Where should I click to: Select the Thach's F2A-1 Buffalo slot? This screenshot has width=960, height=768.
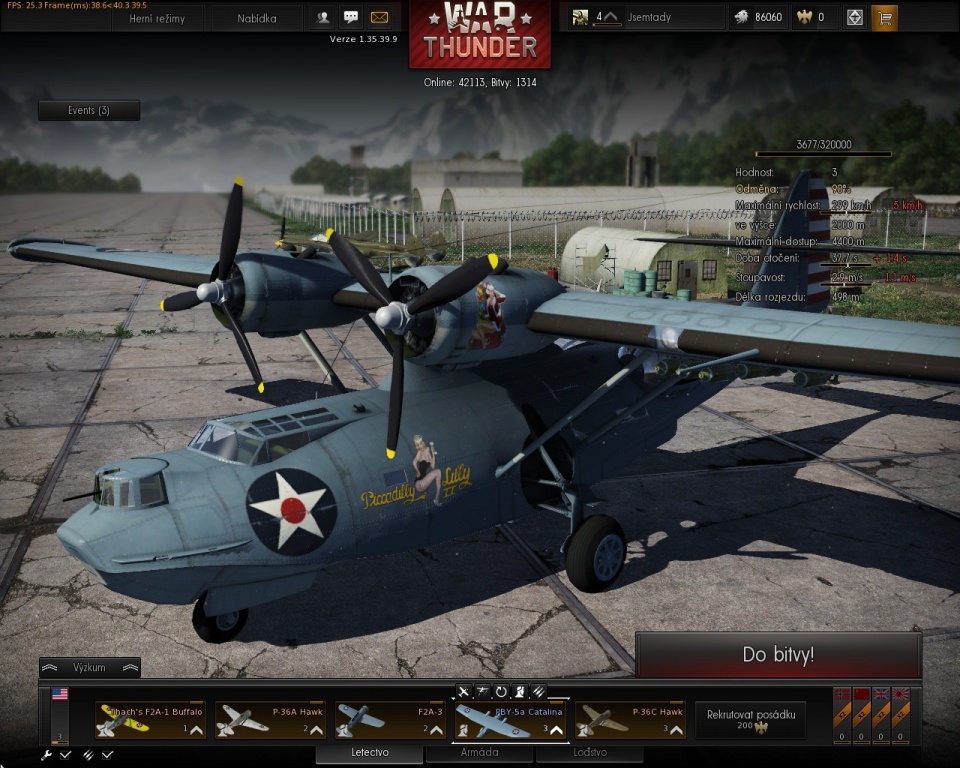[150, 719]
